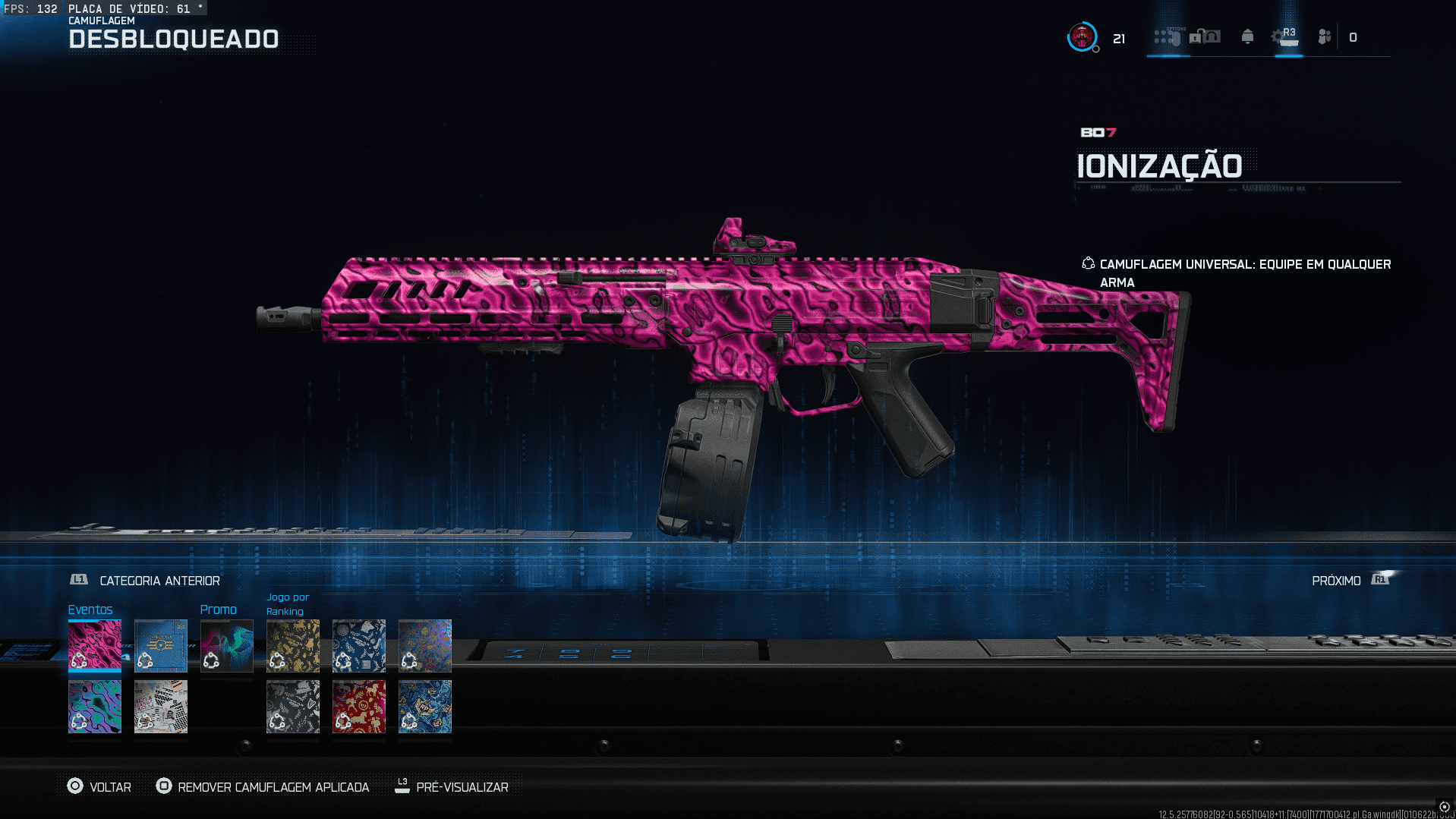This screenshot has width=1456, height=819.
Task: Select the black and gold ranked camo
Action: pos(293,645)
